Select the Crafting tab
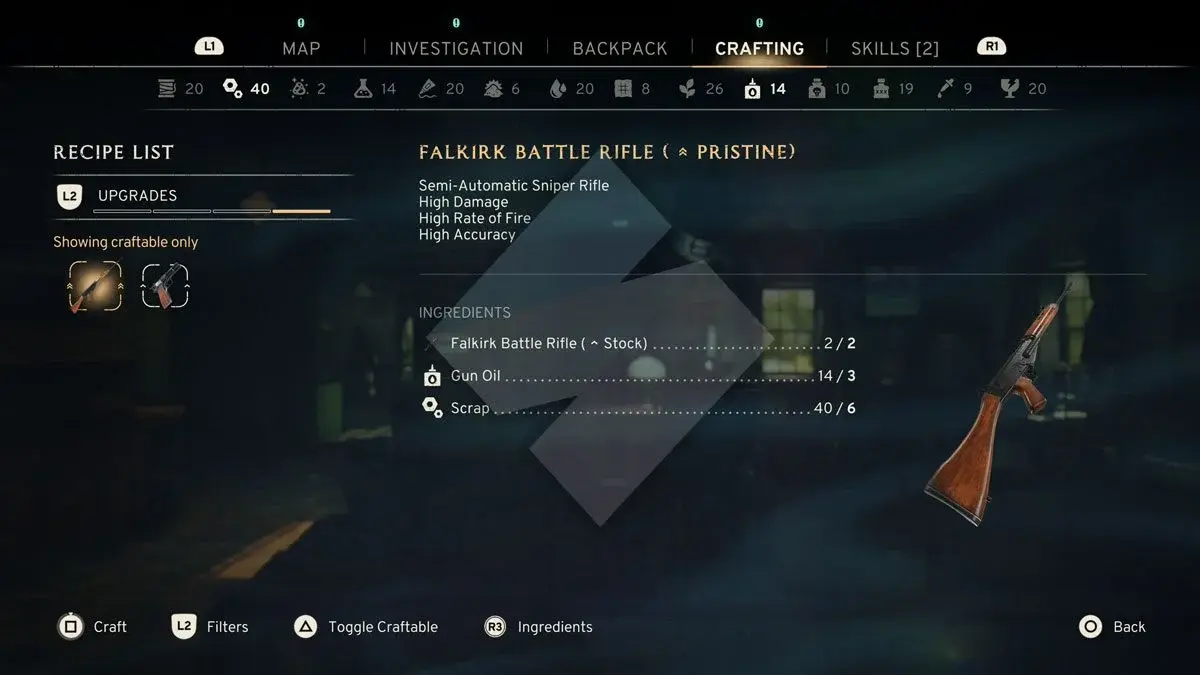Viewport: 1200px width, 675px height. [x=759, y=48]
